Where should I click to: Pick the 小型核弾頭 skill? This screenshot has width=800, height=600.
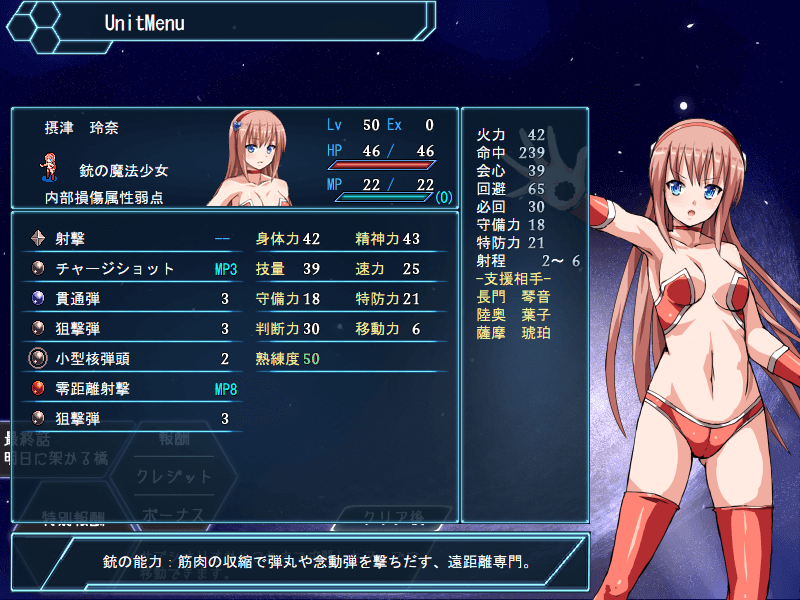click(x=130, y=359)
